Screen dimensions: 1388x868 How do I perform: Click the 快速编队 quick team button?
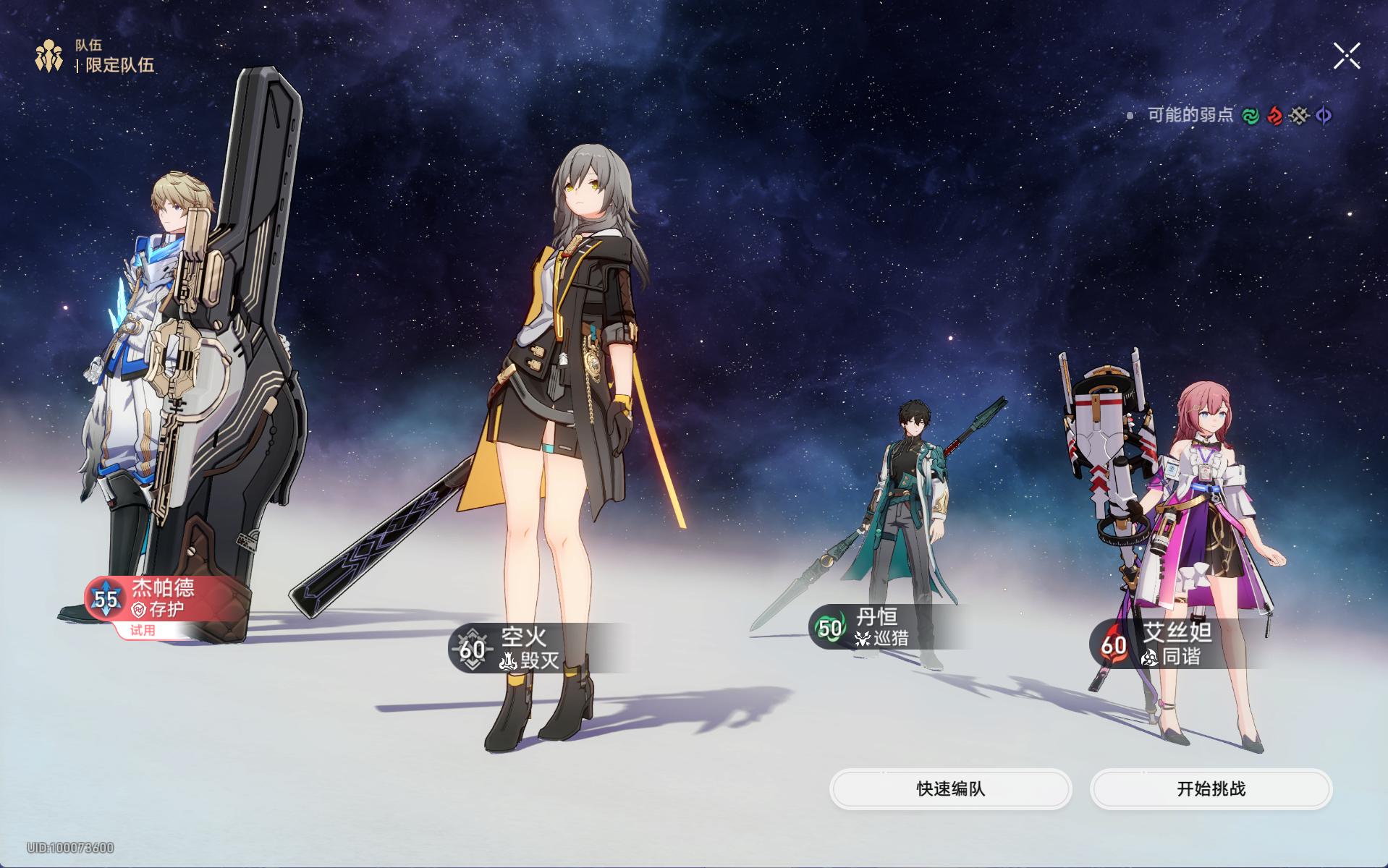[x=950, y=788]
